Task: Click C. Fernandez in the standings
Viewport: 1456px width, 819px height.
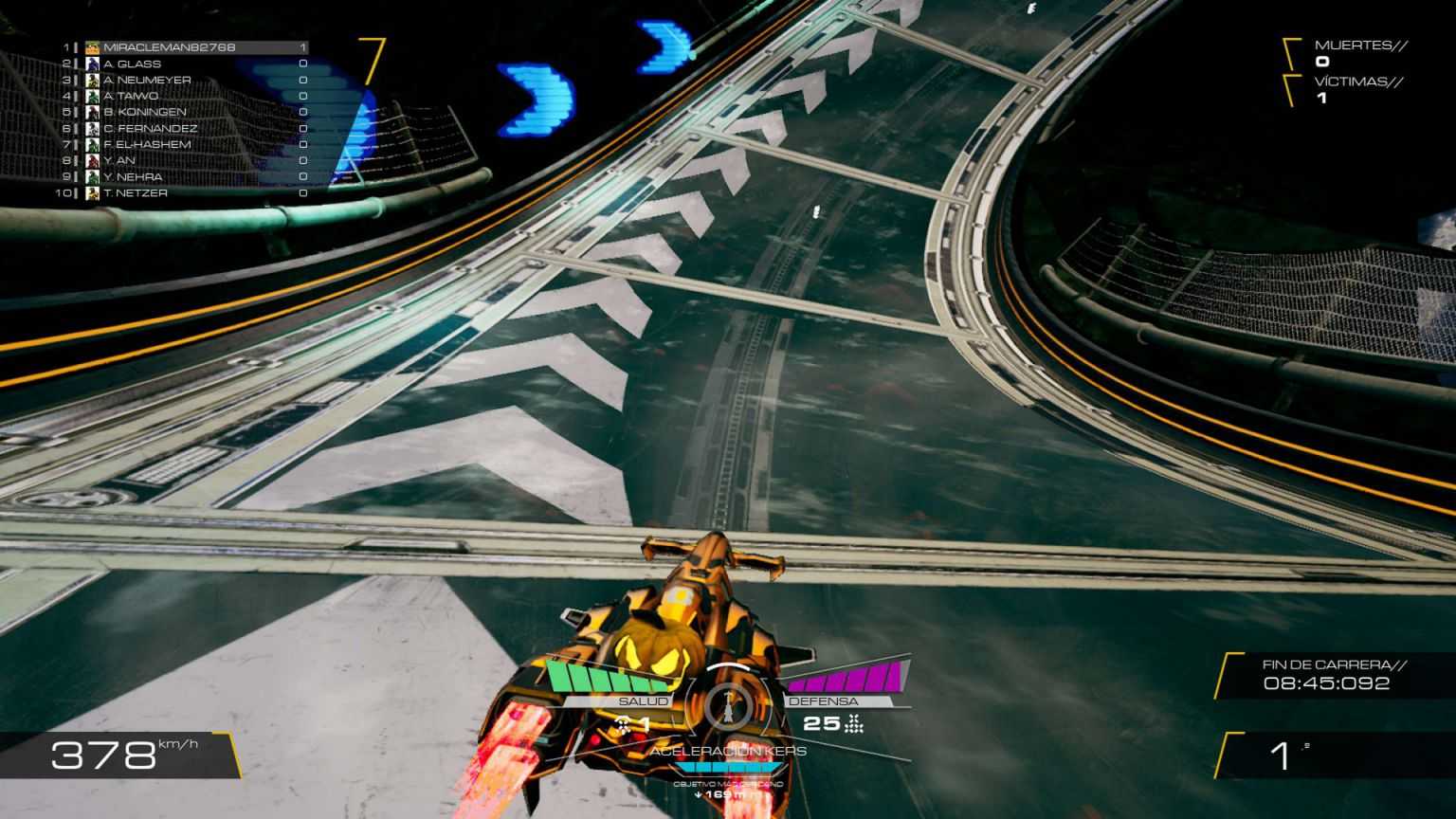Action: pos(150,128)
